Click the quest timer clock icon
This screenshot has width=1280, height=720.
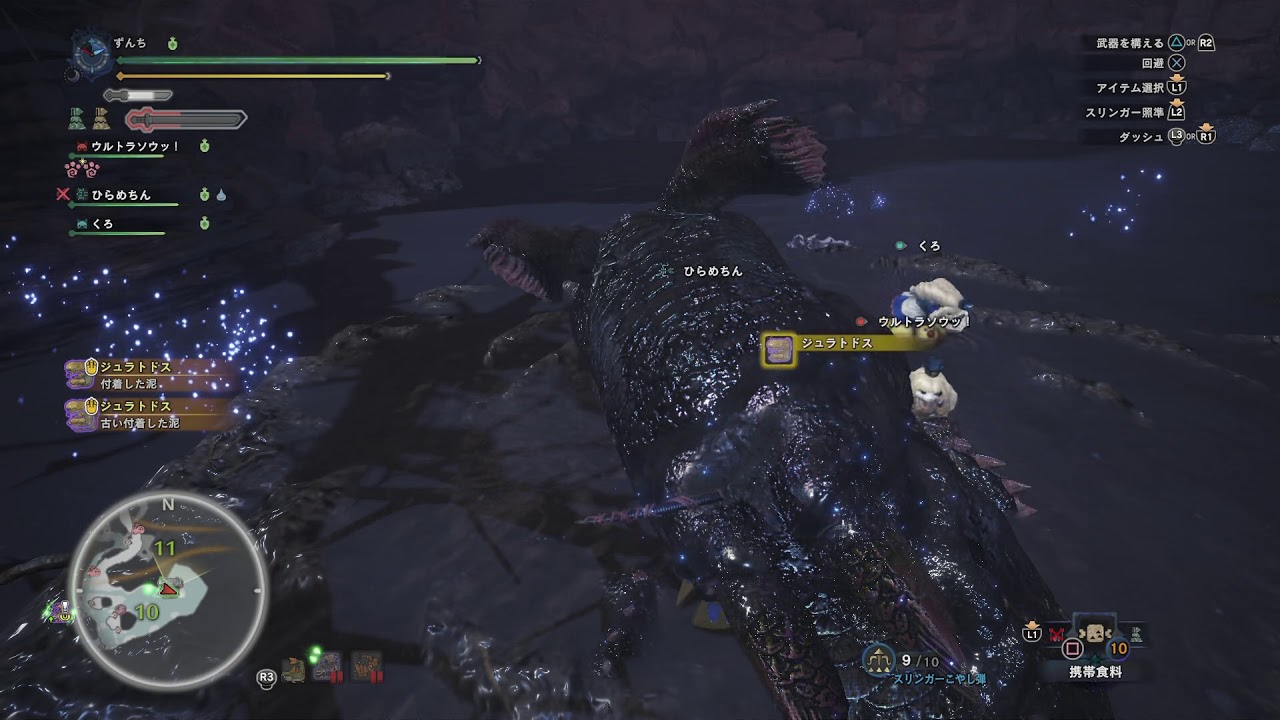[93, 53]
